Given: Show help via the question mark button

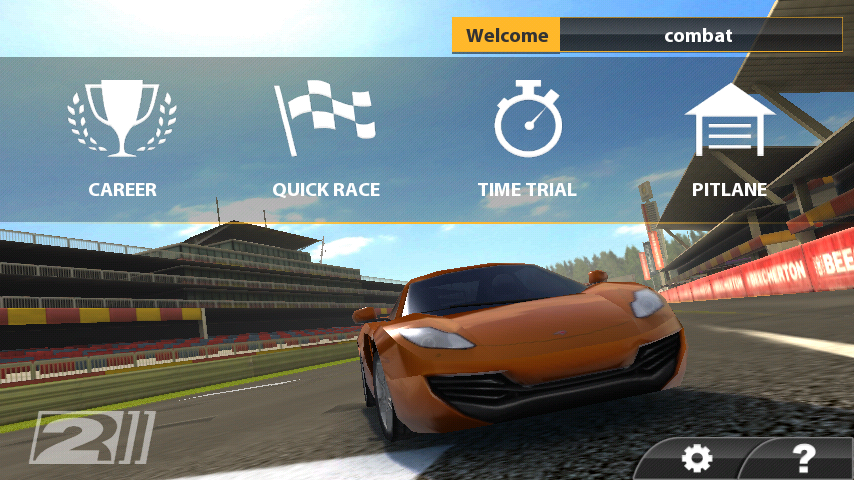Looking at the screenshot, I should click(802, 458).
